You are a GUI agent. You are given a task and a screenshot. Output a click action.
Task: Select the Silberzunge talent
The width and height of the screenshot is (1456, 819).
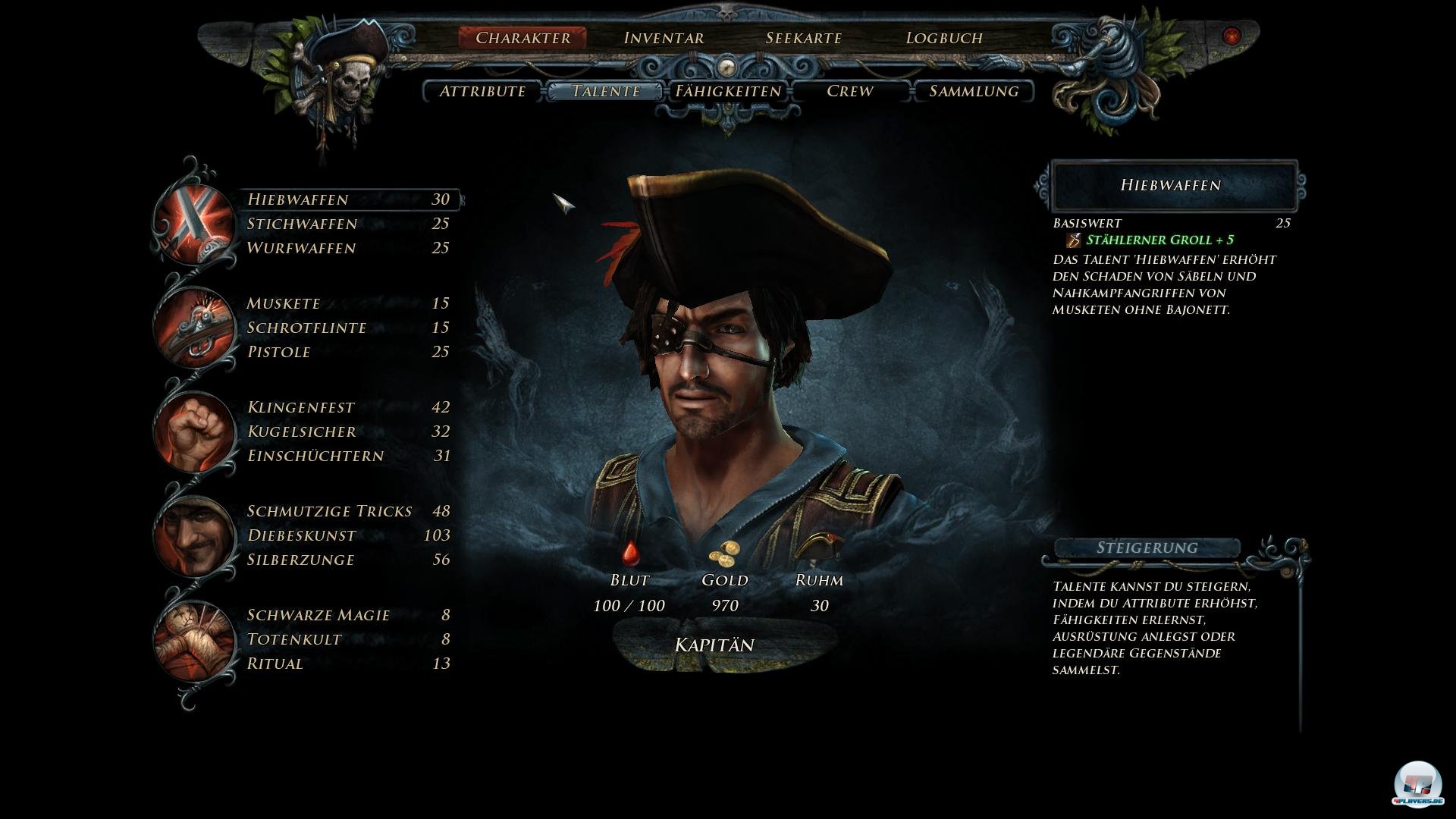pyautogui.click(x=348, y=560)
